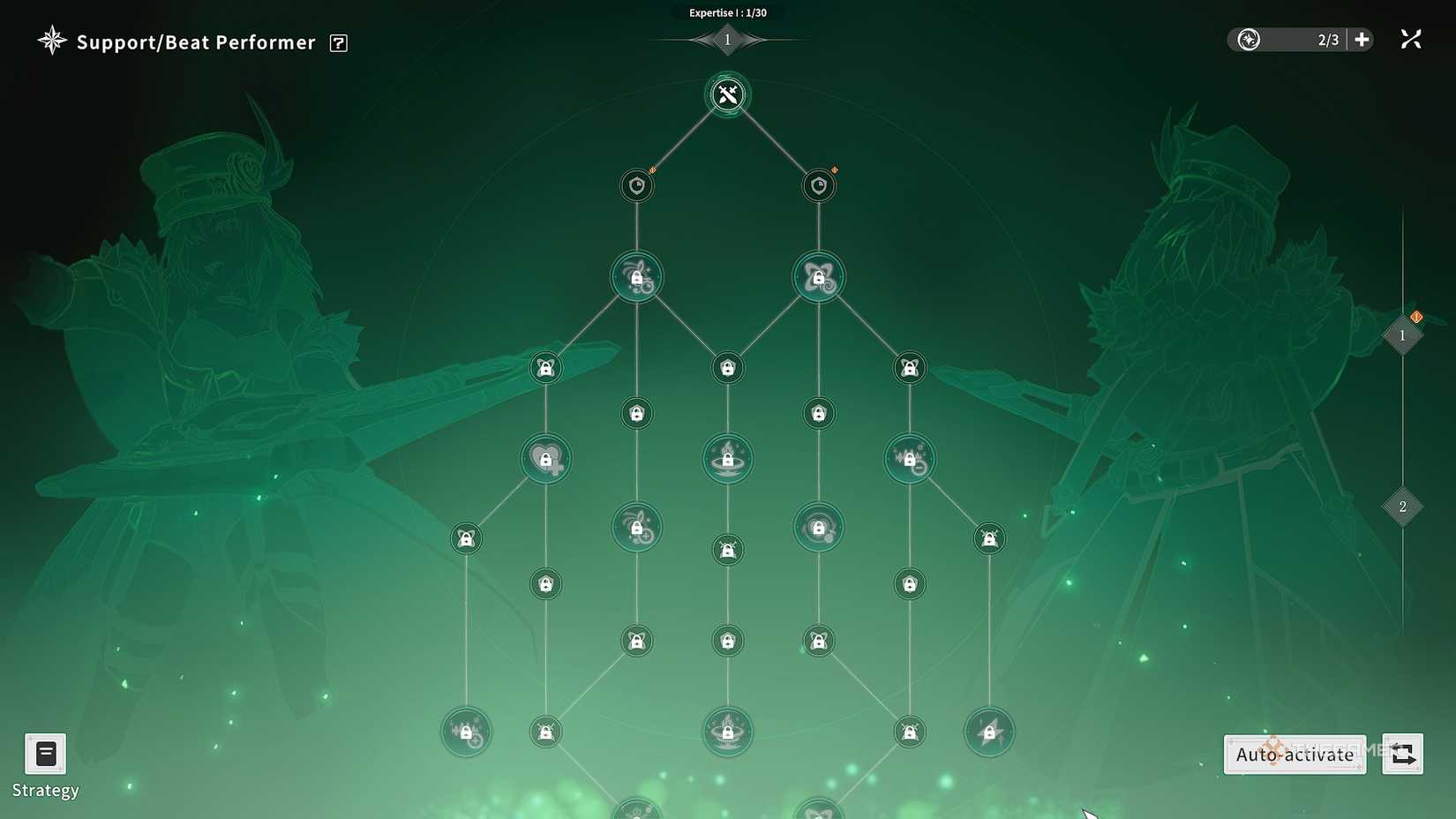Image resolution: width=1456 pixels, height=819 pixels.
Task: Toggle the right-side marker labeled 2
Action: (x=1402, y=507)
